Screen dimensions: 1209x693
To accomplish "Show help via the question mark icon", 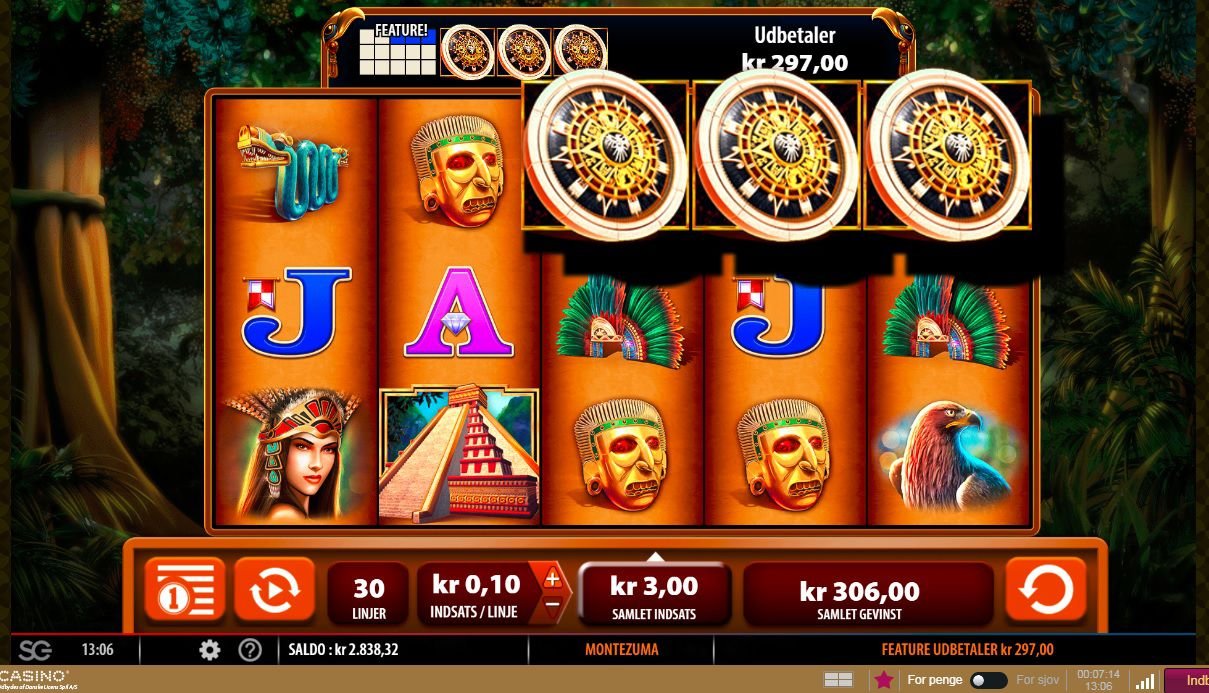I will (250, 650).
